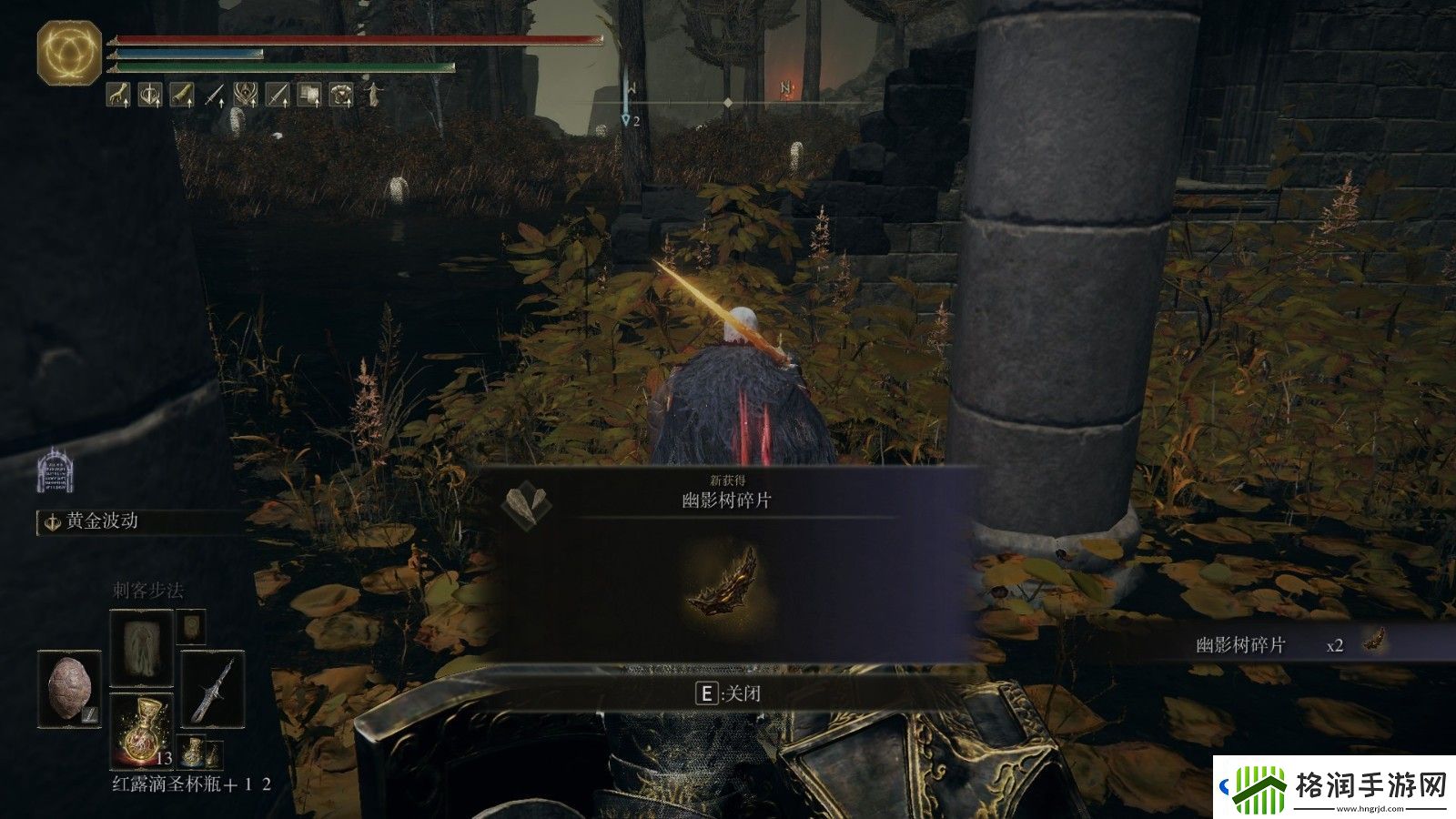
Task: Click the overlapping pages buff icon
Action: [x=309, y=94]
